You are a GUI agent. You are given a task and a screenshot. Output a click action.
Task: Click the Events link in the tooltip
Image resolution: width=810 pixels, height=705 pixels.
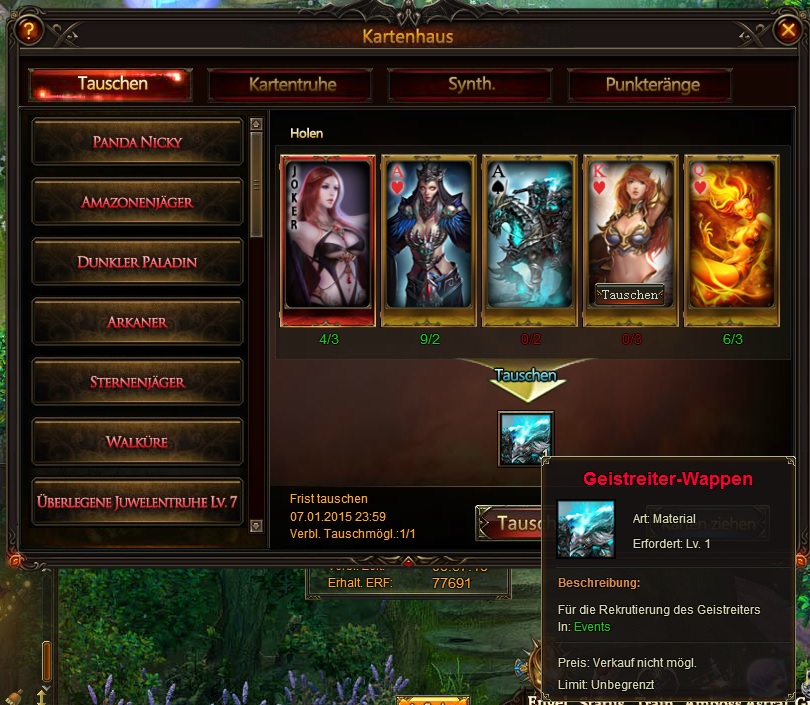click(x=592, y=627)
